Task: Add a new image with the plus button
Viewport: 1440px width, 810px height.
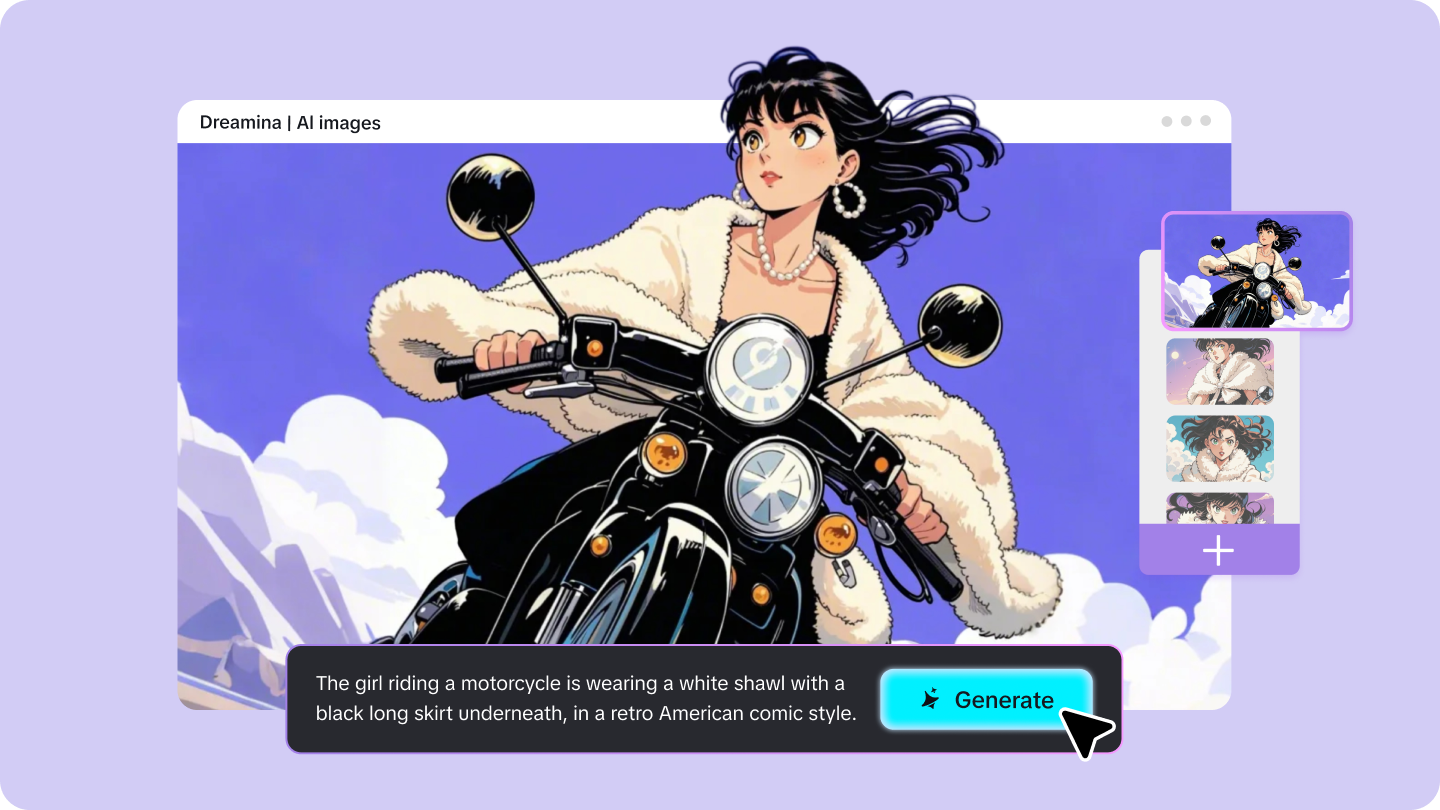Action: pos(1218,551)
